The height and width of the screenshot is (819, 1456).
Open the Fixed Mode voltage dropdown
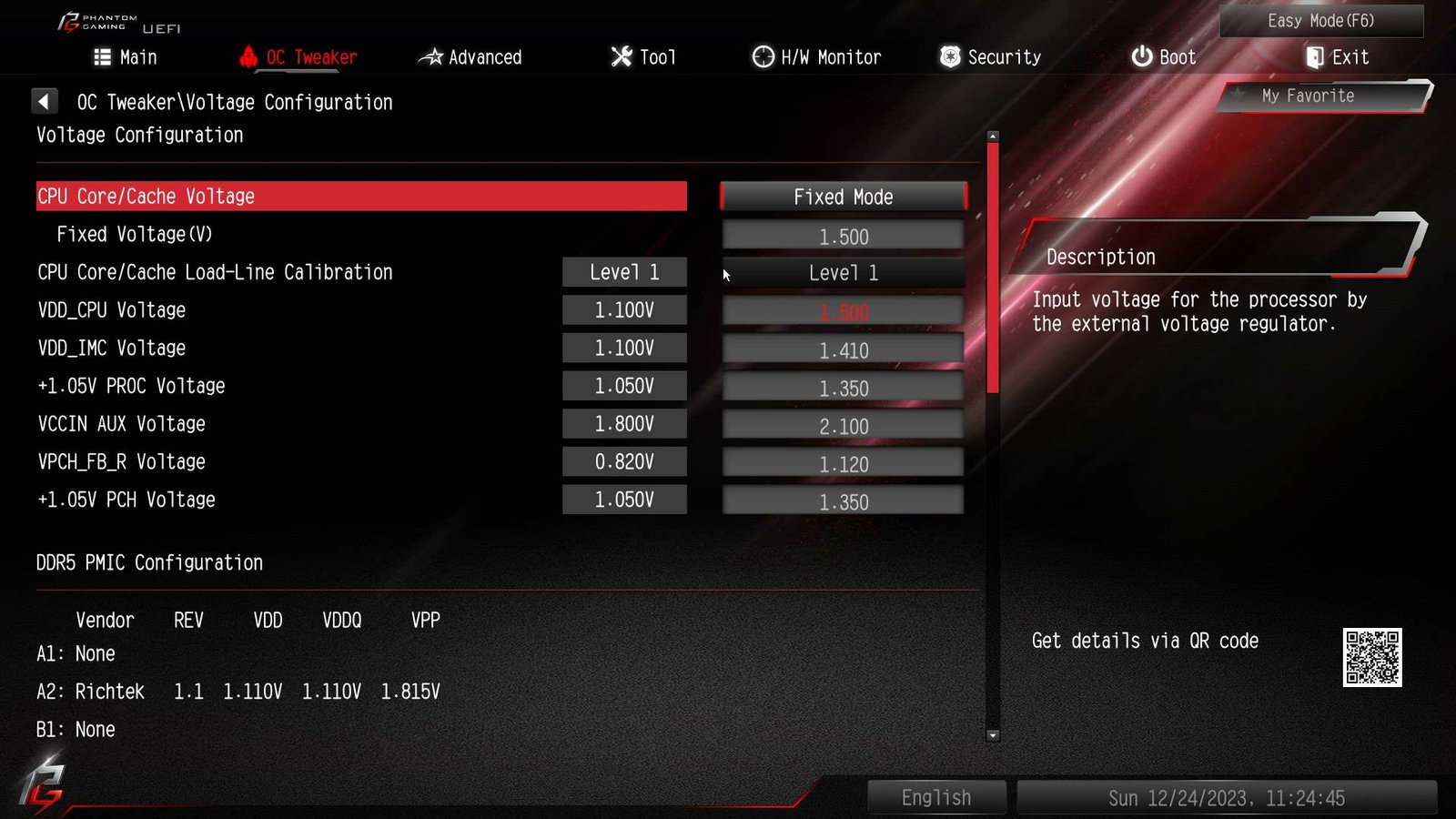(843, 197)
